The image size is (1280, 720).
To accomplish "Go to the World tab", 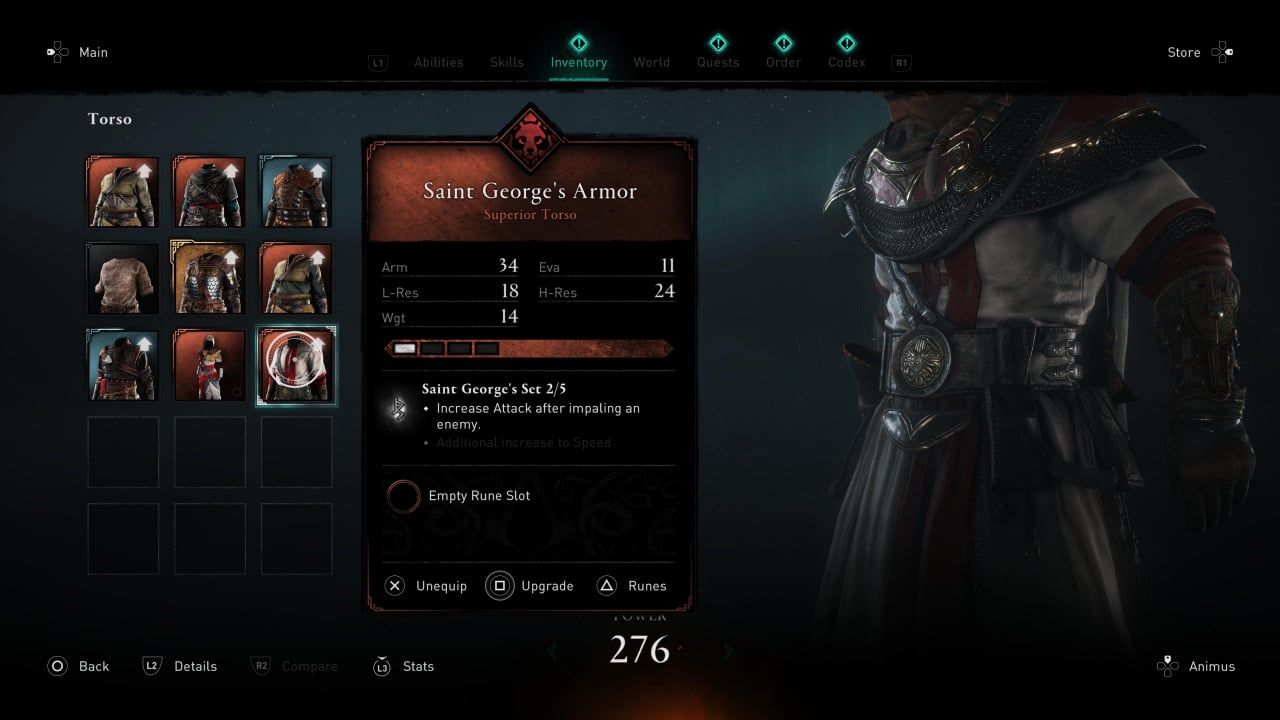I will click(651, 62).
